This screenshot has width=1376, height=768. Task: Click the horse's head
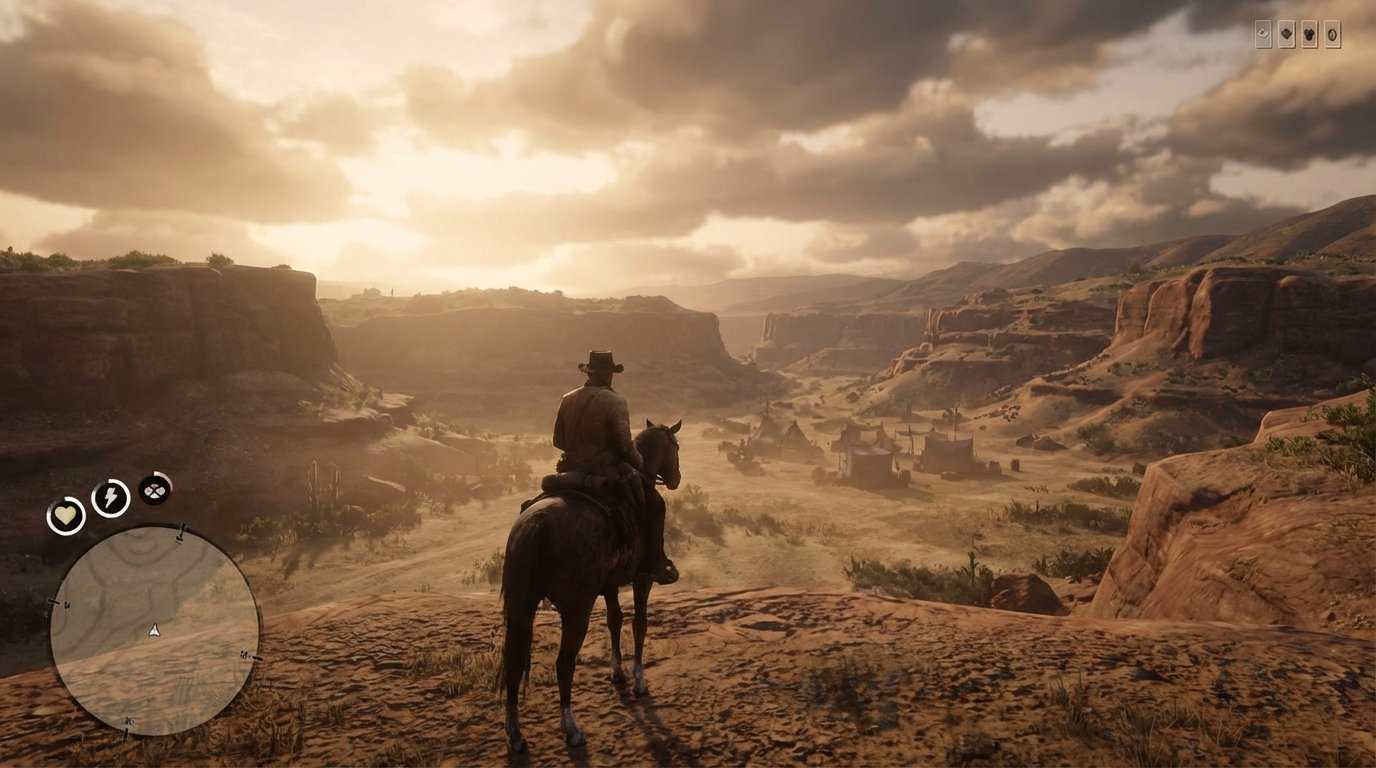(660, 450)
